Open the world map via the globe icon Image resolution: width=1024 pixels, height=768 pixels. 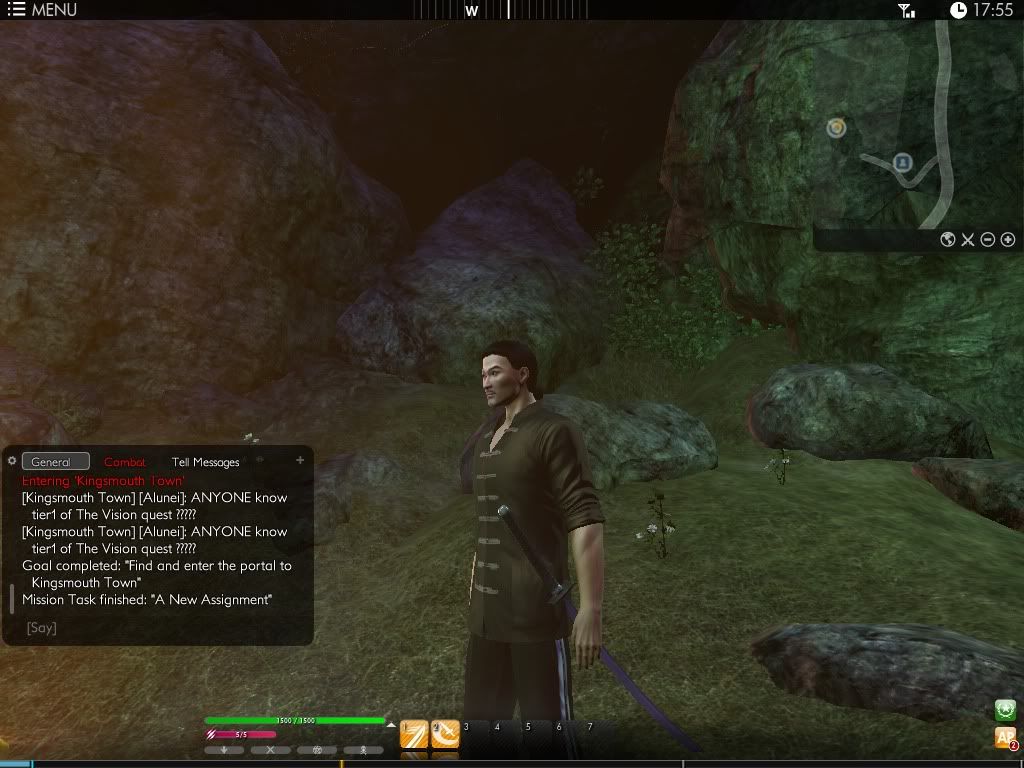(x=948, y=240)
